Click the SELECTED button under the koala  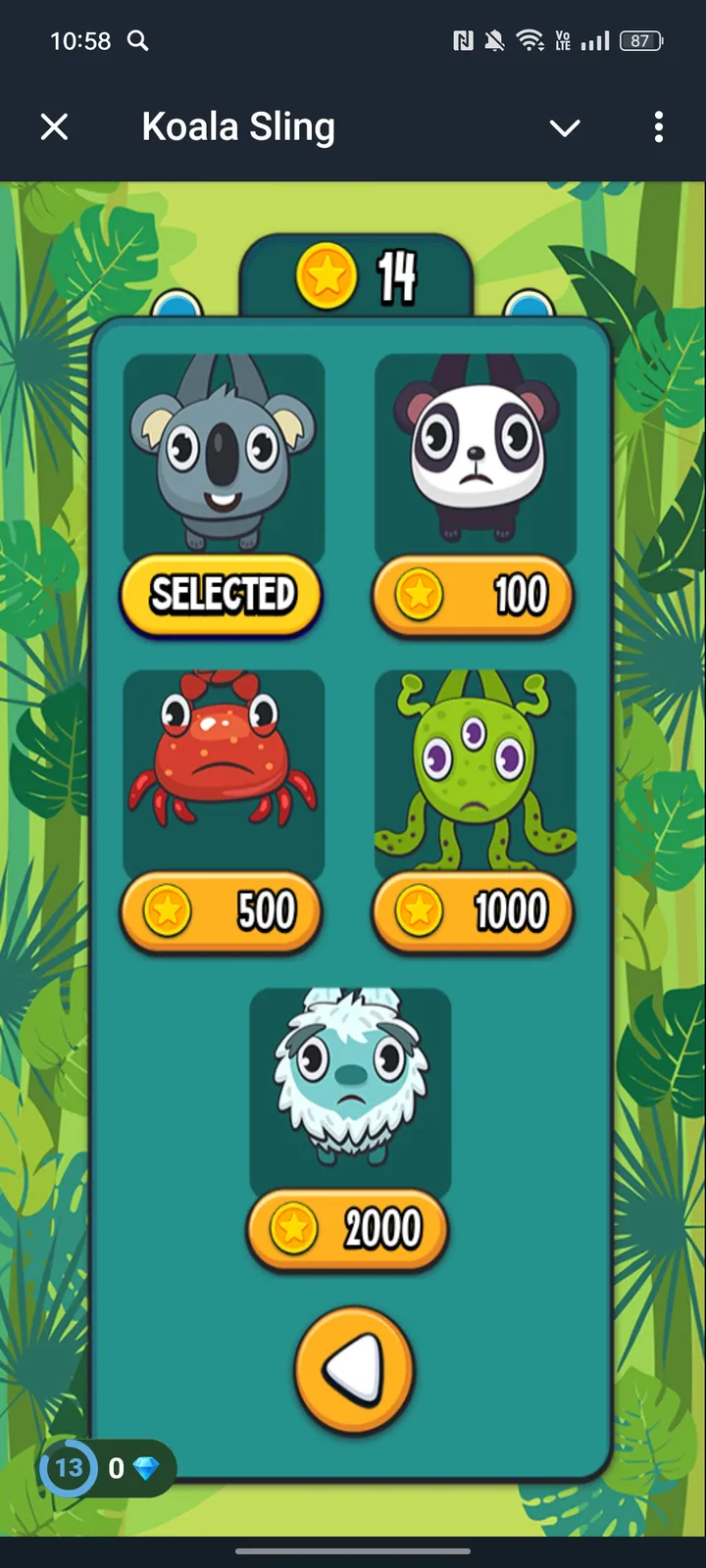tap(222, 594)
